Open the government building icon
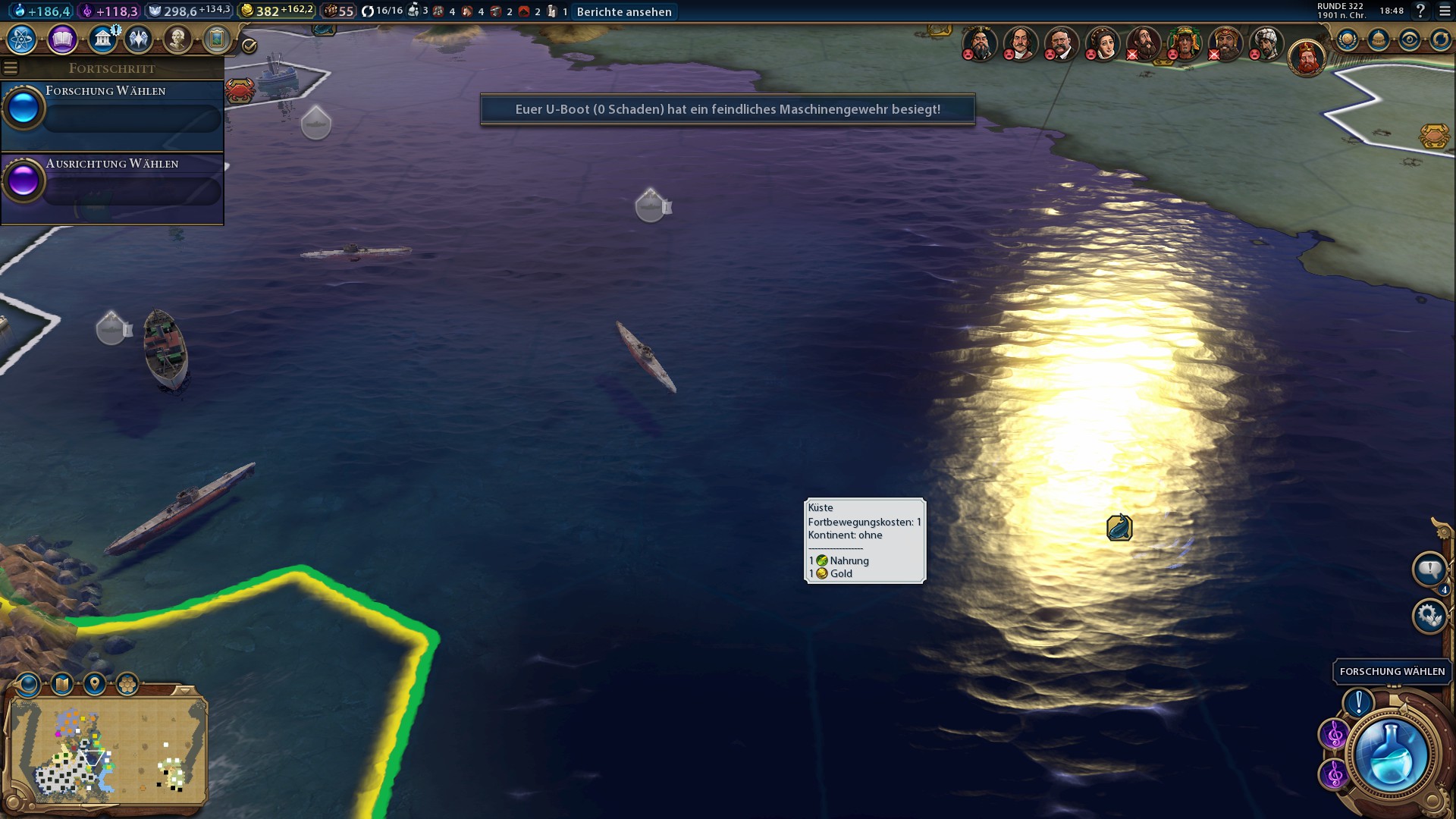This screenshot has width=1456, height=819. click(102, 39)
